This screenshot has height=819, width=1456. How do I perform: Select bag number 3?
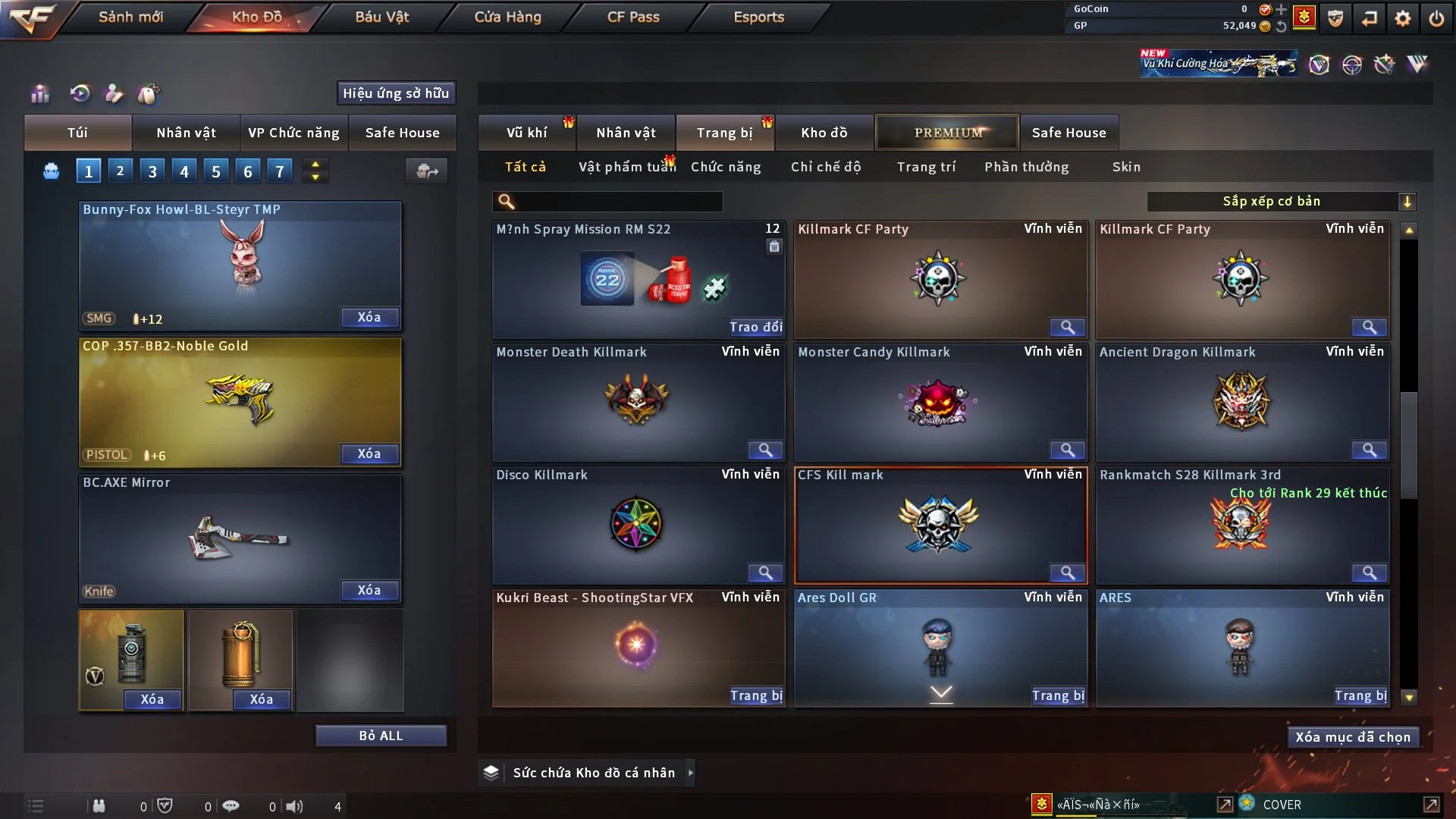152,171
